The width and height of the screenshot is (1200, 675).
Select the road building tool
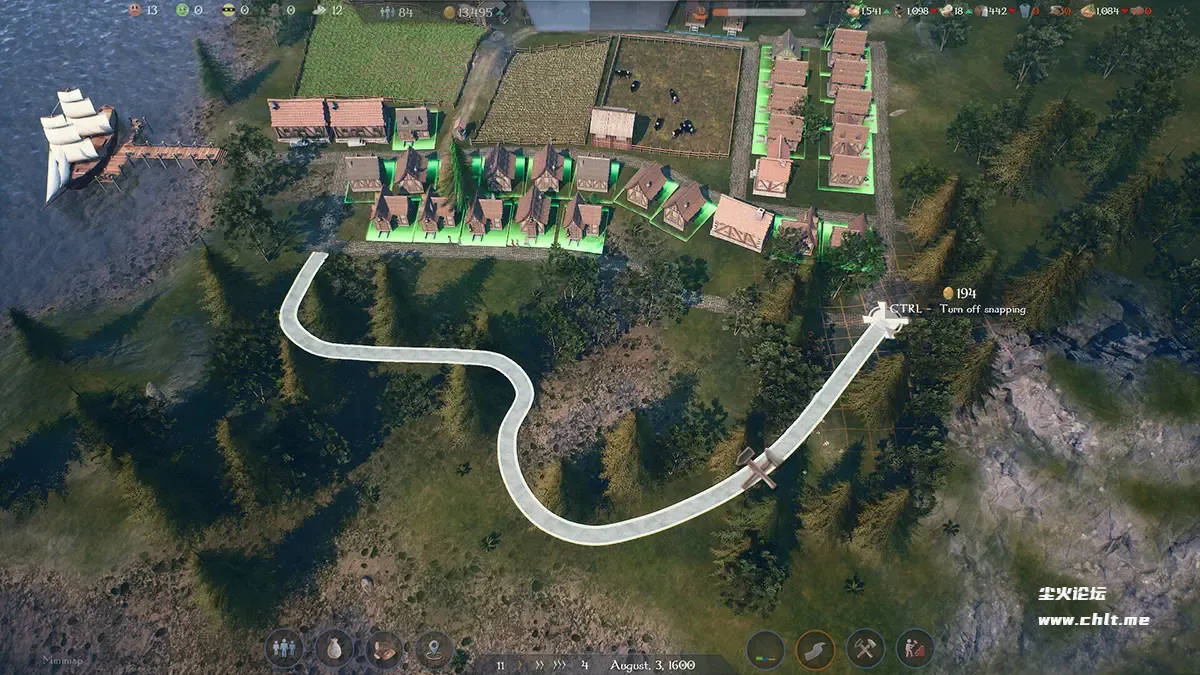coord(815,649)
